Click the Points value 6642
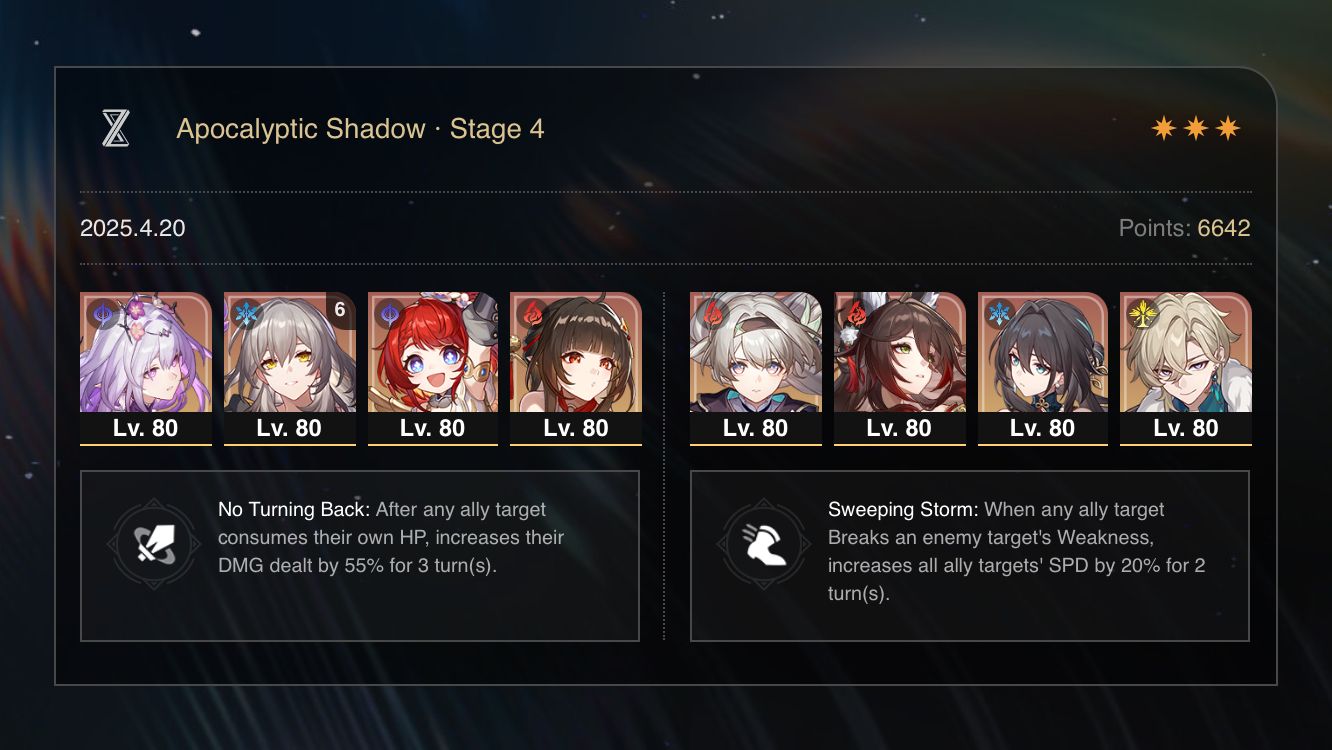Image resolution: width=1332 pixels, height=750 pixels. [x=1223, y=228]
